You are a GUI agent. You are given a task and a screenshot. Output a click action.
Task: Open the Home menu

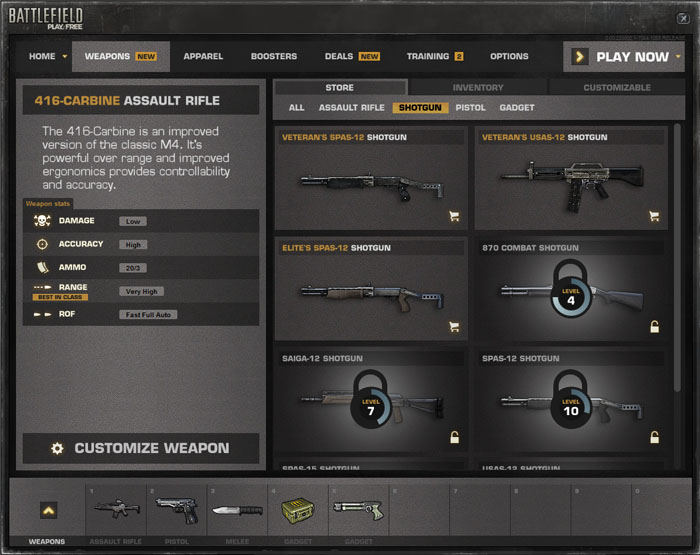coord(47,57)
